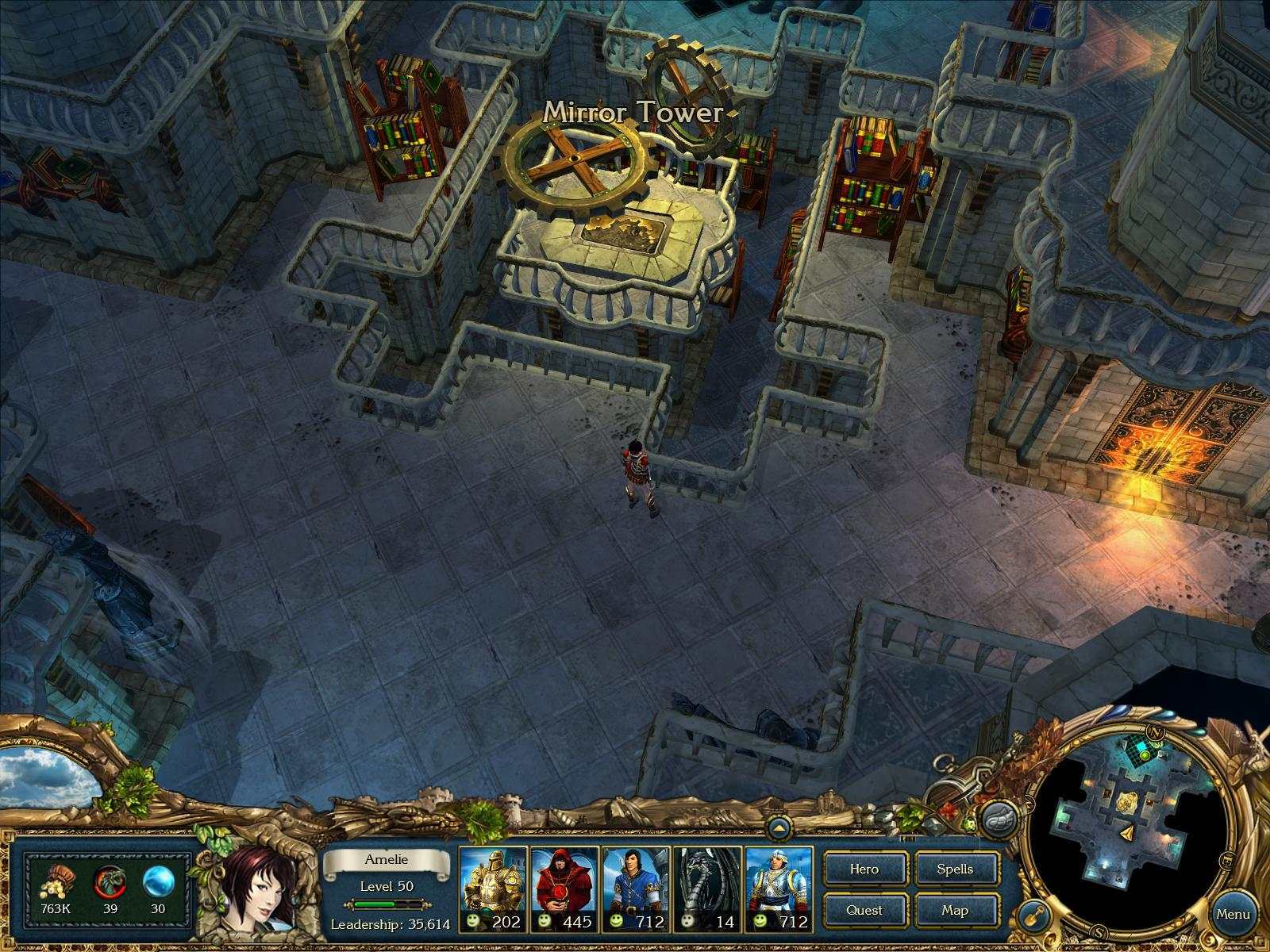Click the morale smiley on the dragon troop slot

pyautogui.click(x=687, y=921)
